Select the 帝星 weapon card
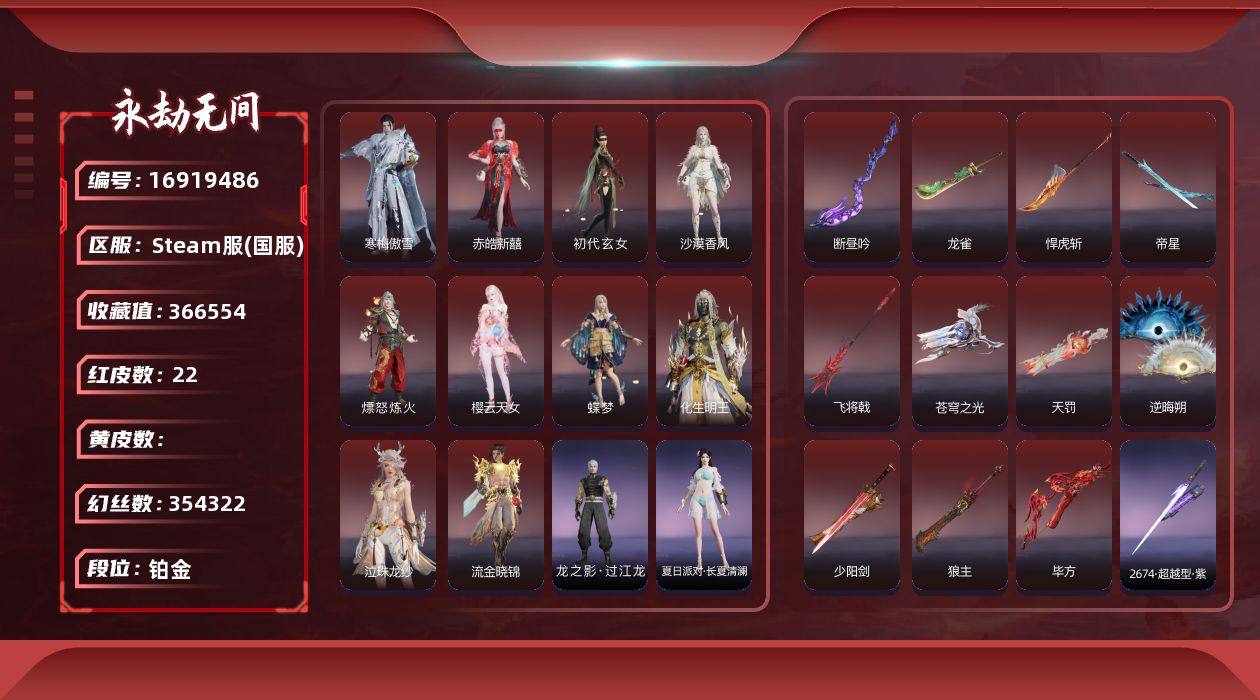 point(1168,187)
